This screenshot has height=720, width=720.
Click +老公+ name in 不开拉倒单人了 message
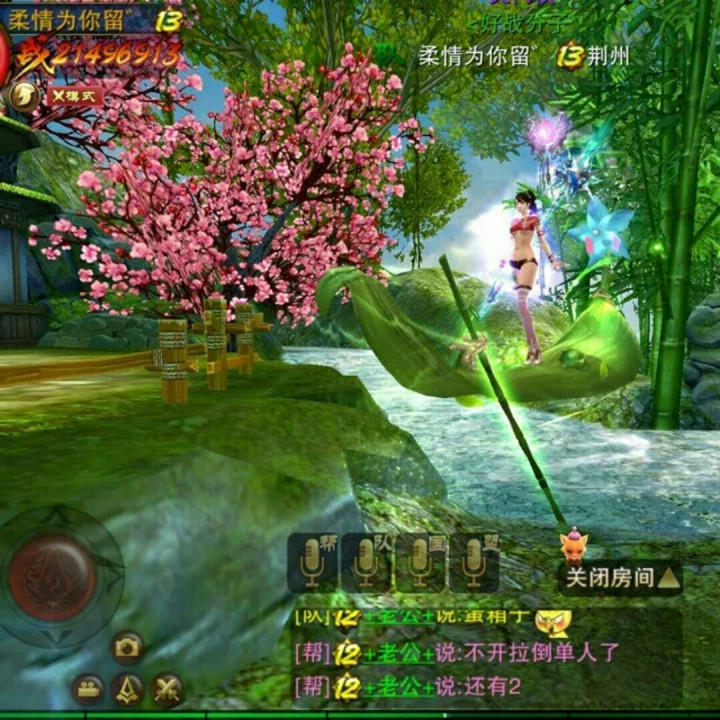tap(399, 654)
